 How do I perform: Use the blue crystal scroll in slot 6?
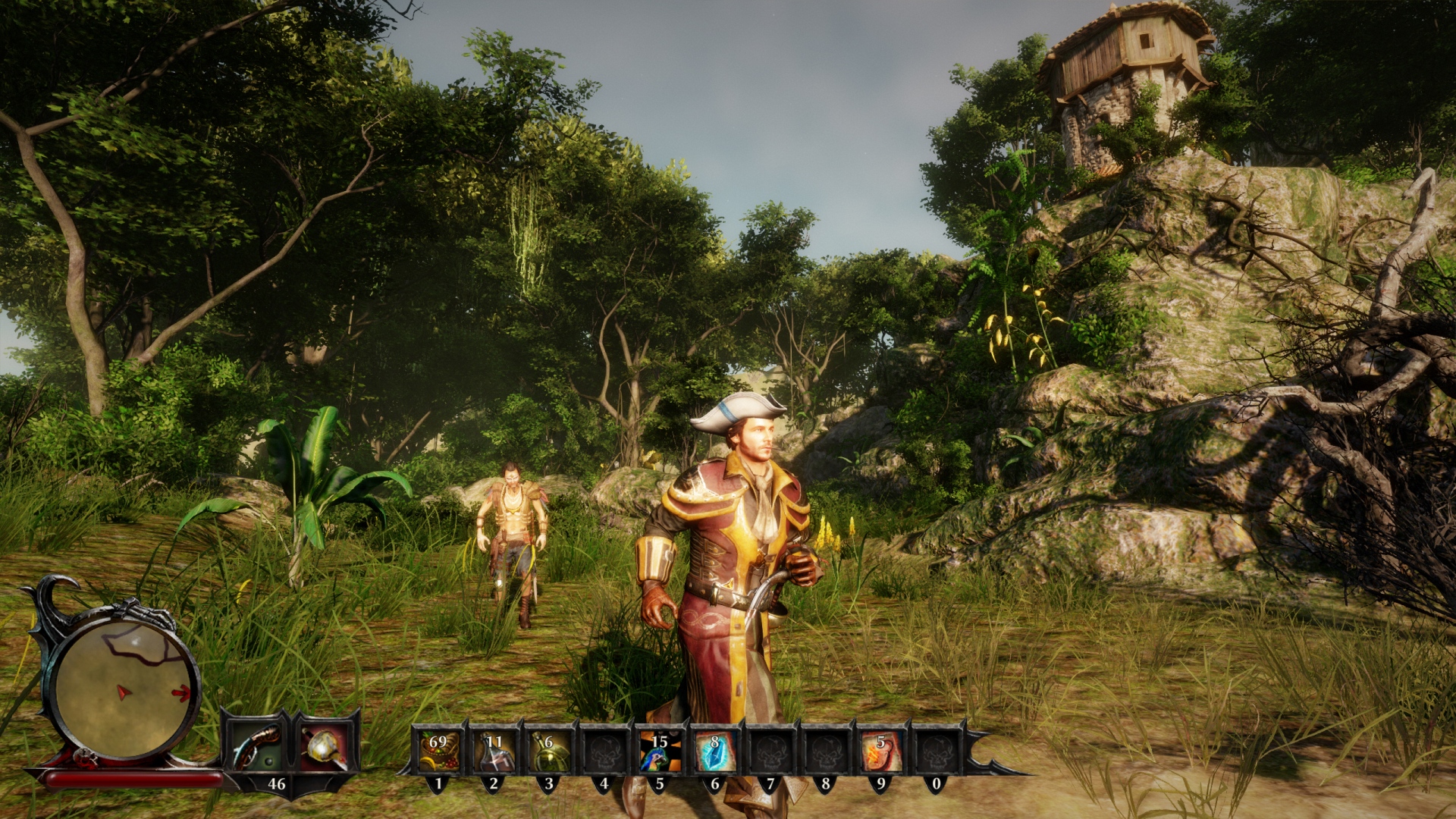tap(714, 750)
